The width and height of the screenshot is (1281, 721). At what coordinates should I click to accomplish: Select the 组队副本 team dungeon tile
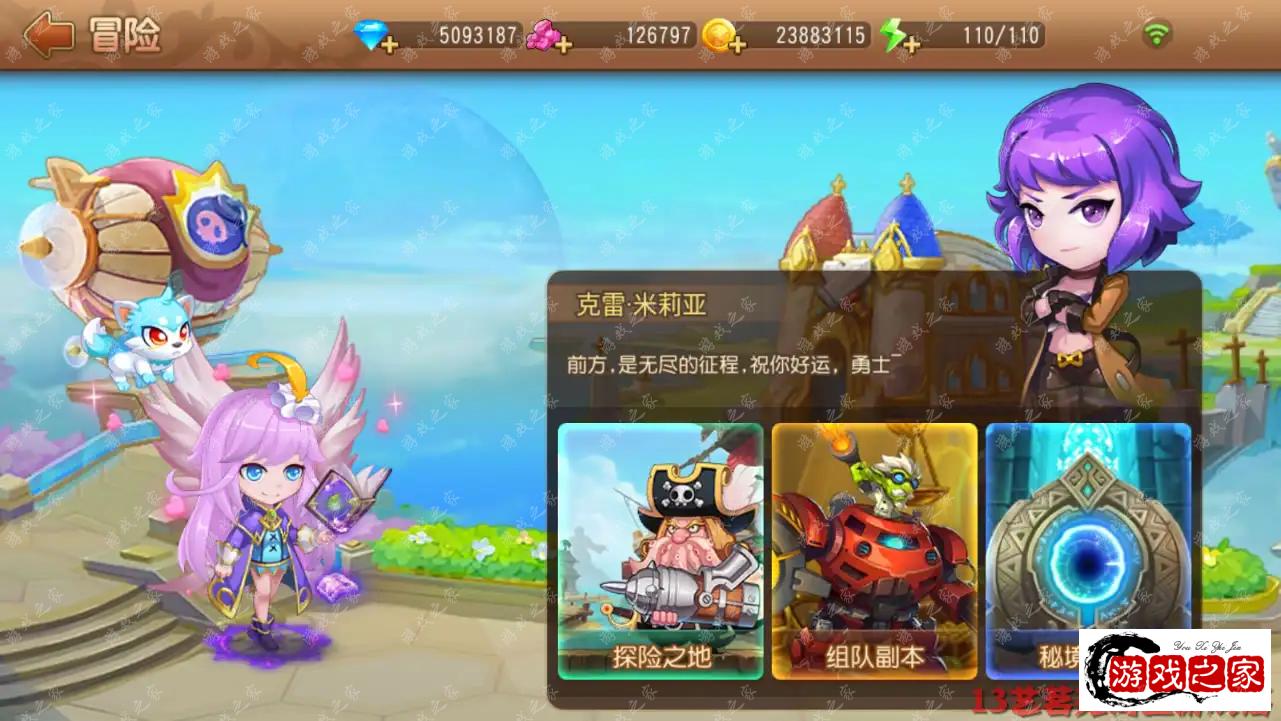pos(874,550)
